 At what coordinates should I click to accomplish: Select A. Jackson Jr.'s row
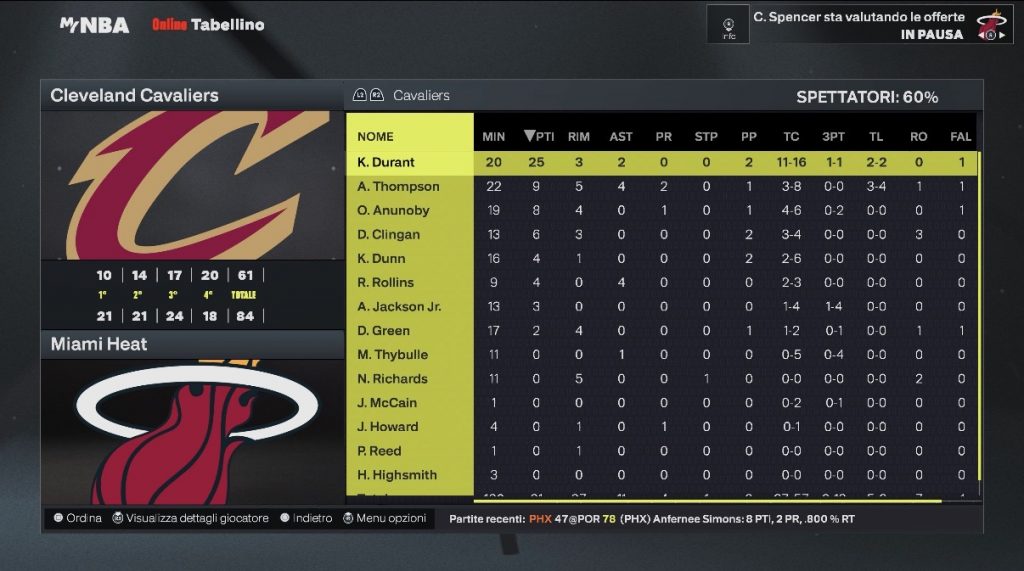(x=399, y=306)
